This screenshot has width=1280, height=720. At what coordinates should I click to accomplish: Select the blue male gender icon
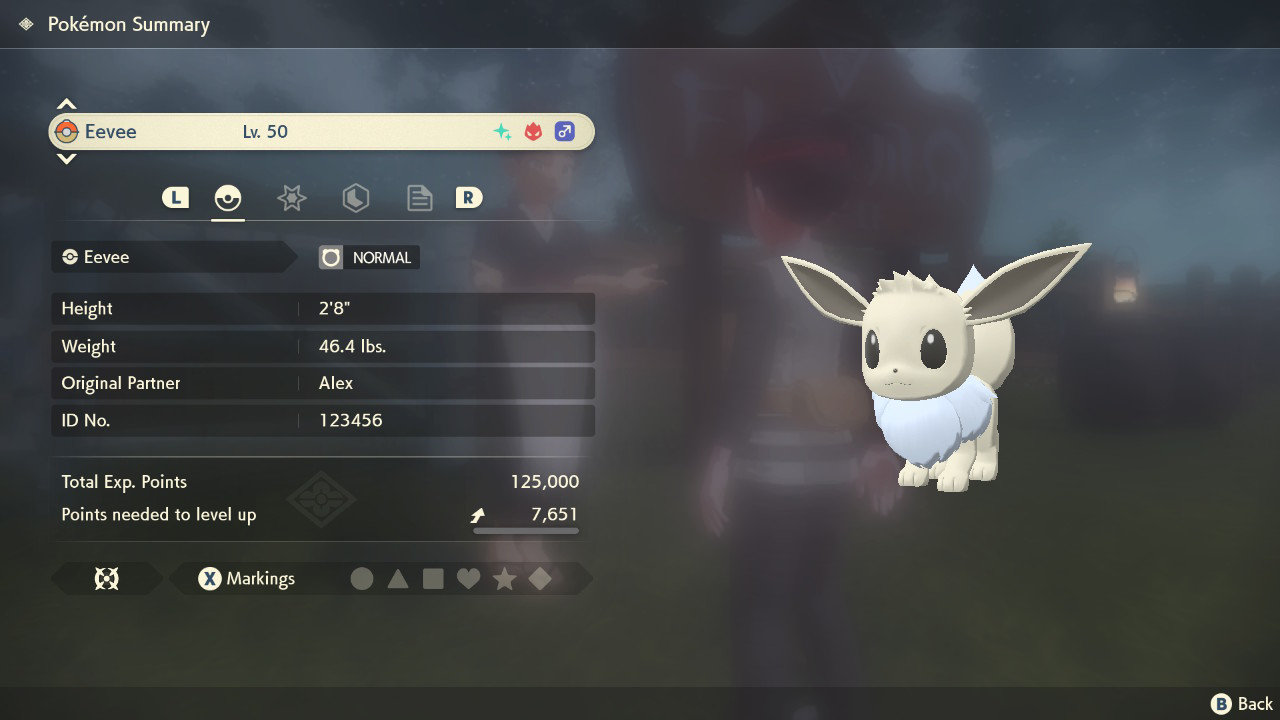pos(565,131)
